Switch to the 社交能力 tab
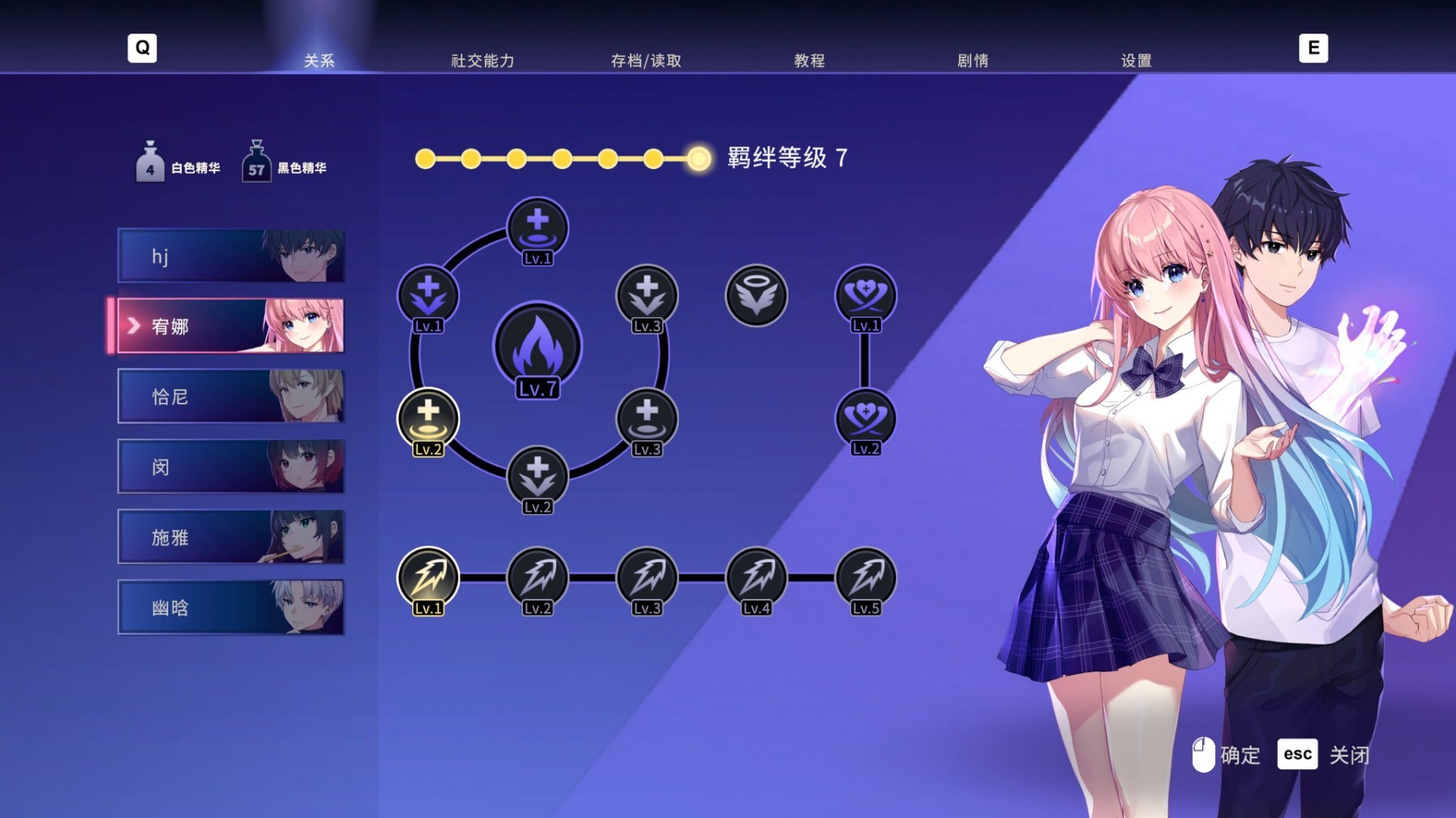The image size is (1456, 818). [x=482, y=59]
